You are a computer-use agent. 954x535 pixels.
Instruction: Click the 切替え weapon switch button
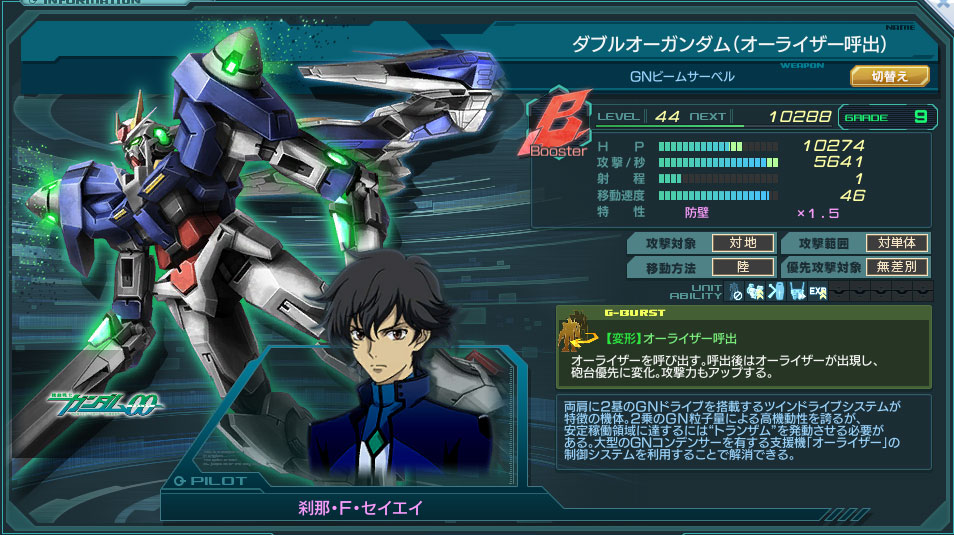point(889,76)
